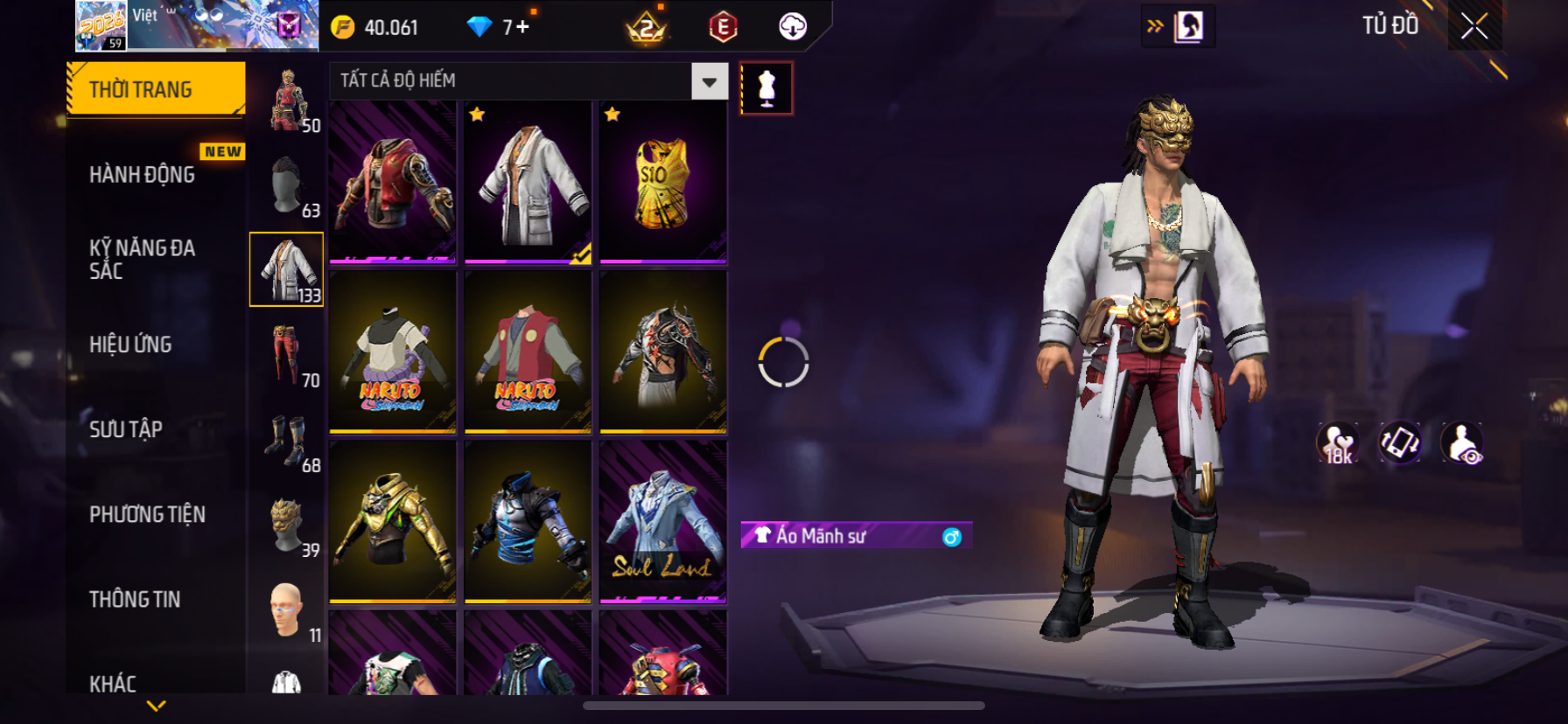Open the Thông Tin tab

(135, 599)
